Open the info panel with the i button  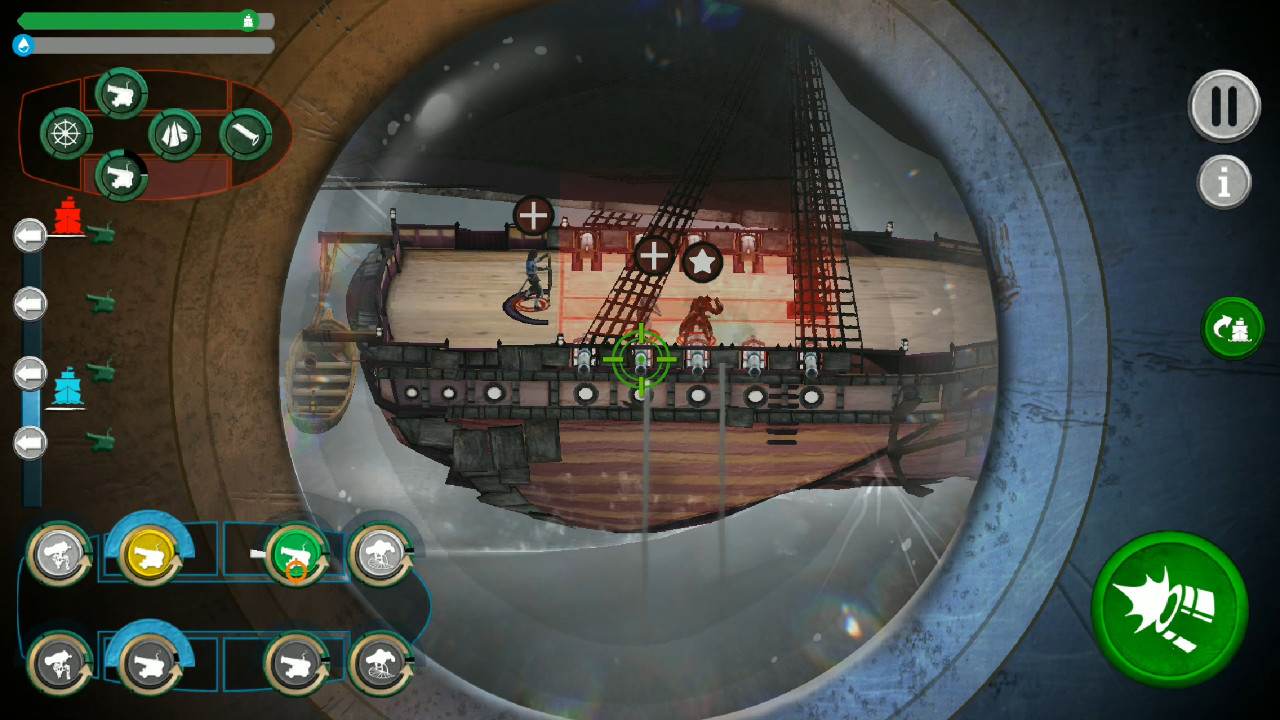[x=1224, y=183]
